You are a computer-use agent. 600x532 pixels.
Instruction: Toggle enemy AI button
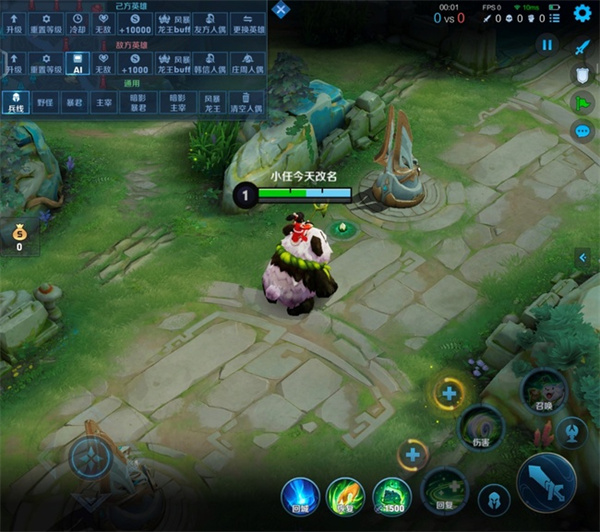(x=78, y=63)
